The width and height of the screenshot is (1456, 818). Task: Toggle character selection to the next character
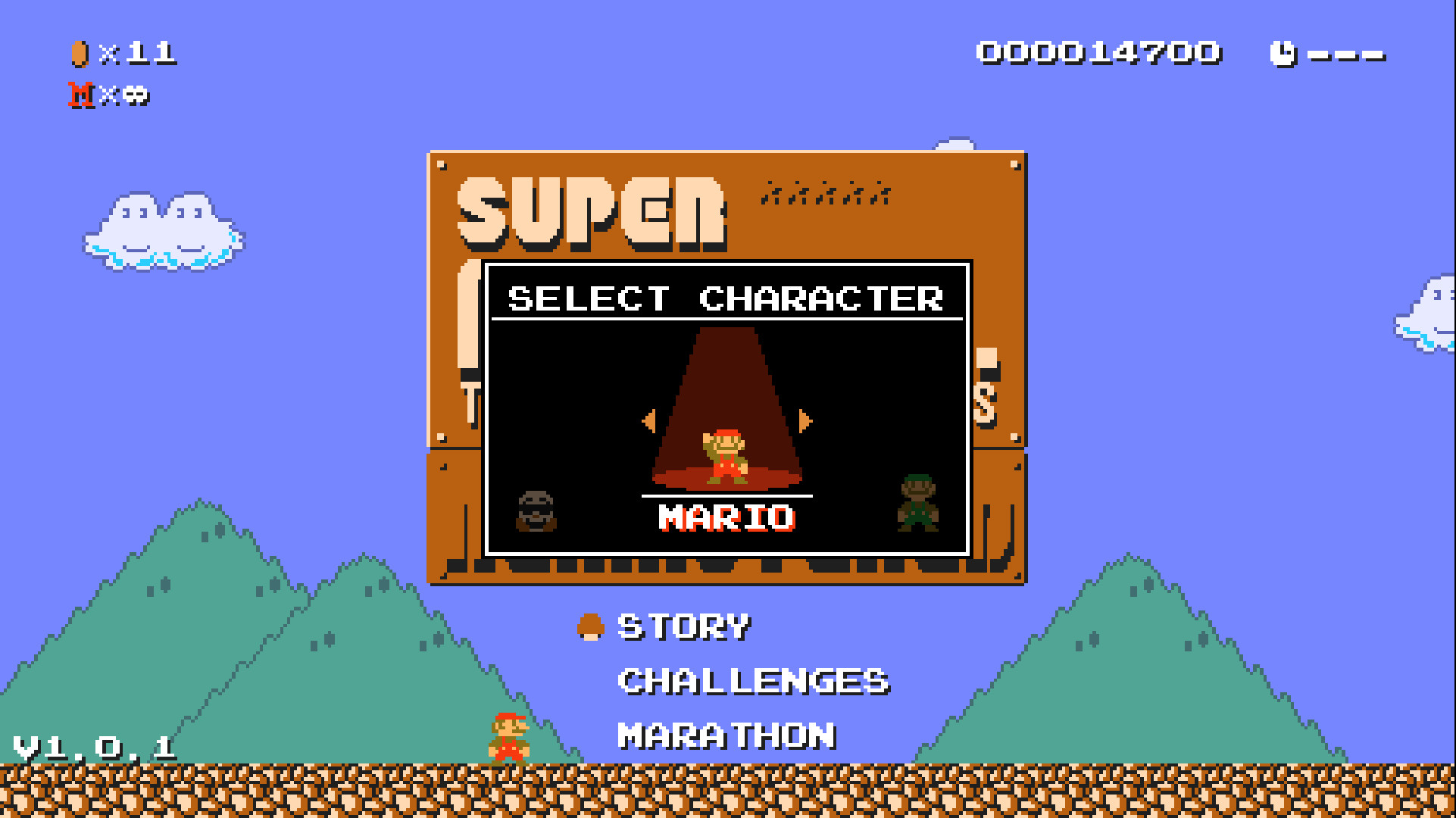(x=805, y=422)
